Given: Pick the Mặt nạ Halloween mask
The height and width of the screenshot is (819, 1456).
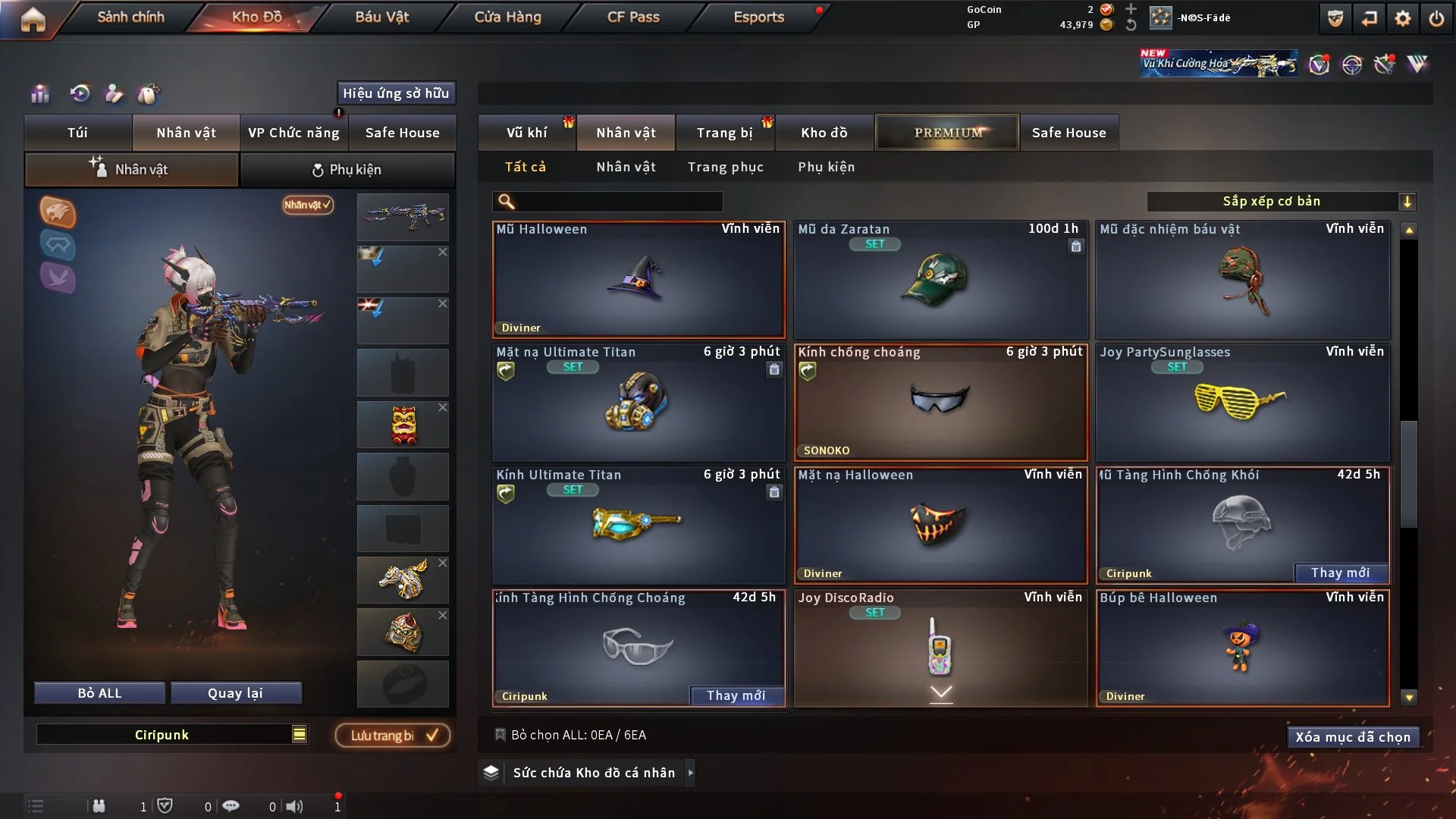Looking at the screenshot, I should 940,526.
